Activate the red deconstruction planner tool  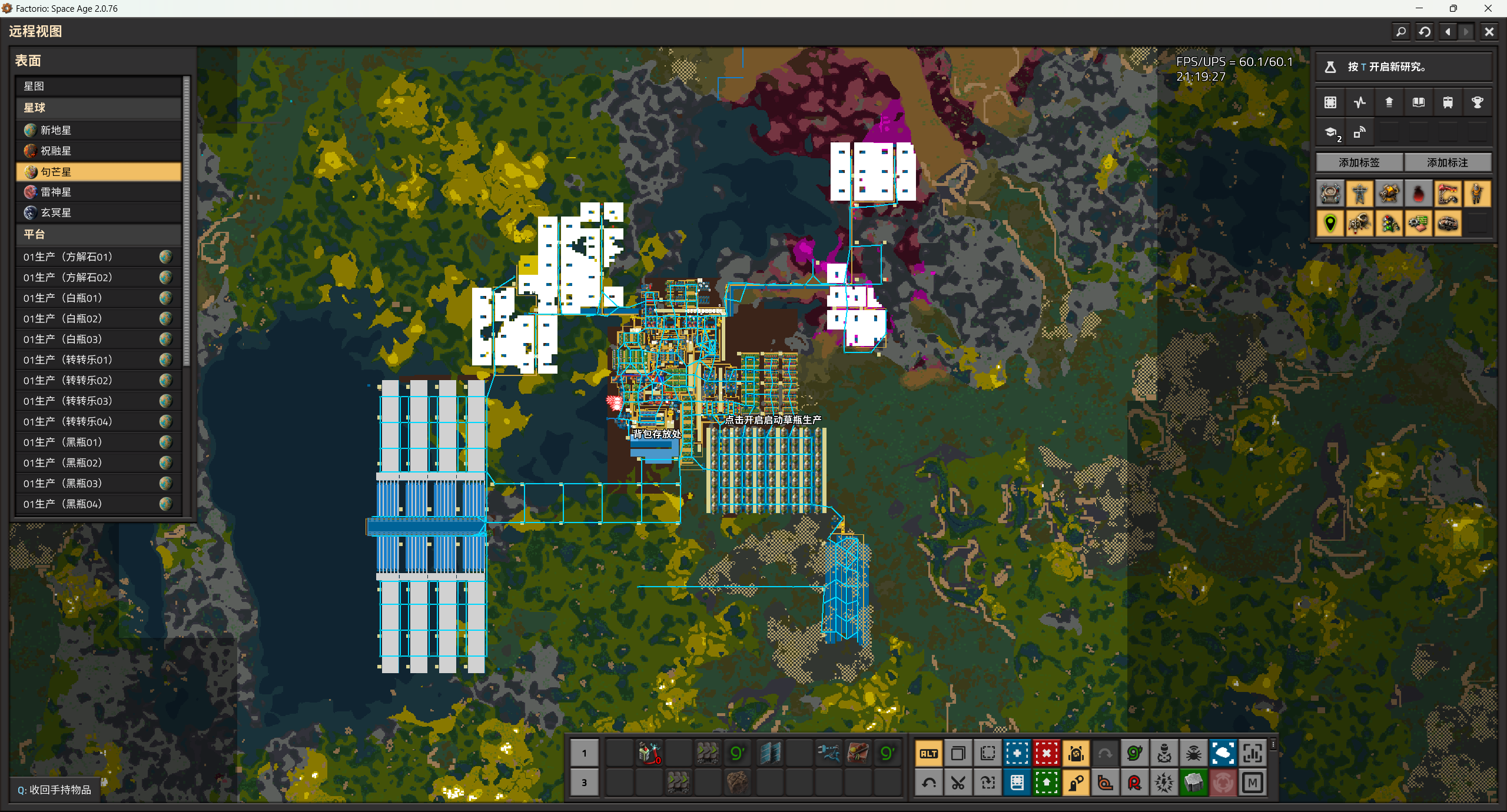tap(1046, 753)
